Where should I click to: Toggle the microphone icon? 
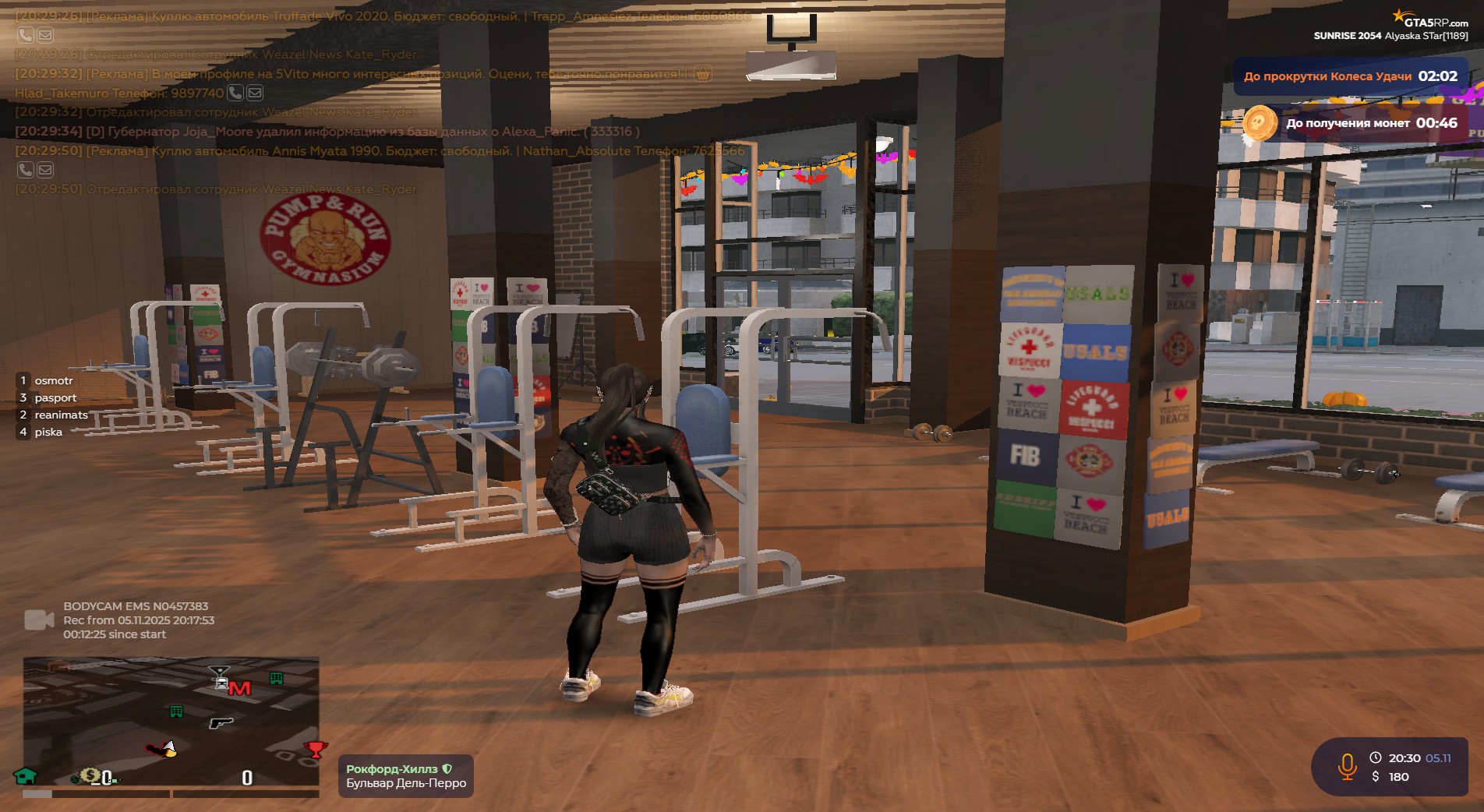click(1347, 767)
